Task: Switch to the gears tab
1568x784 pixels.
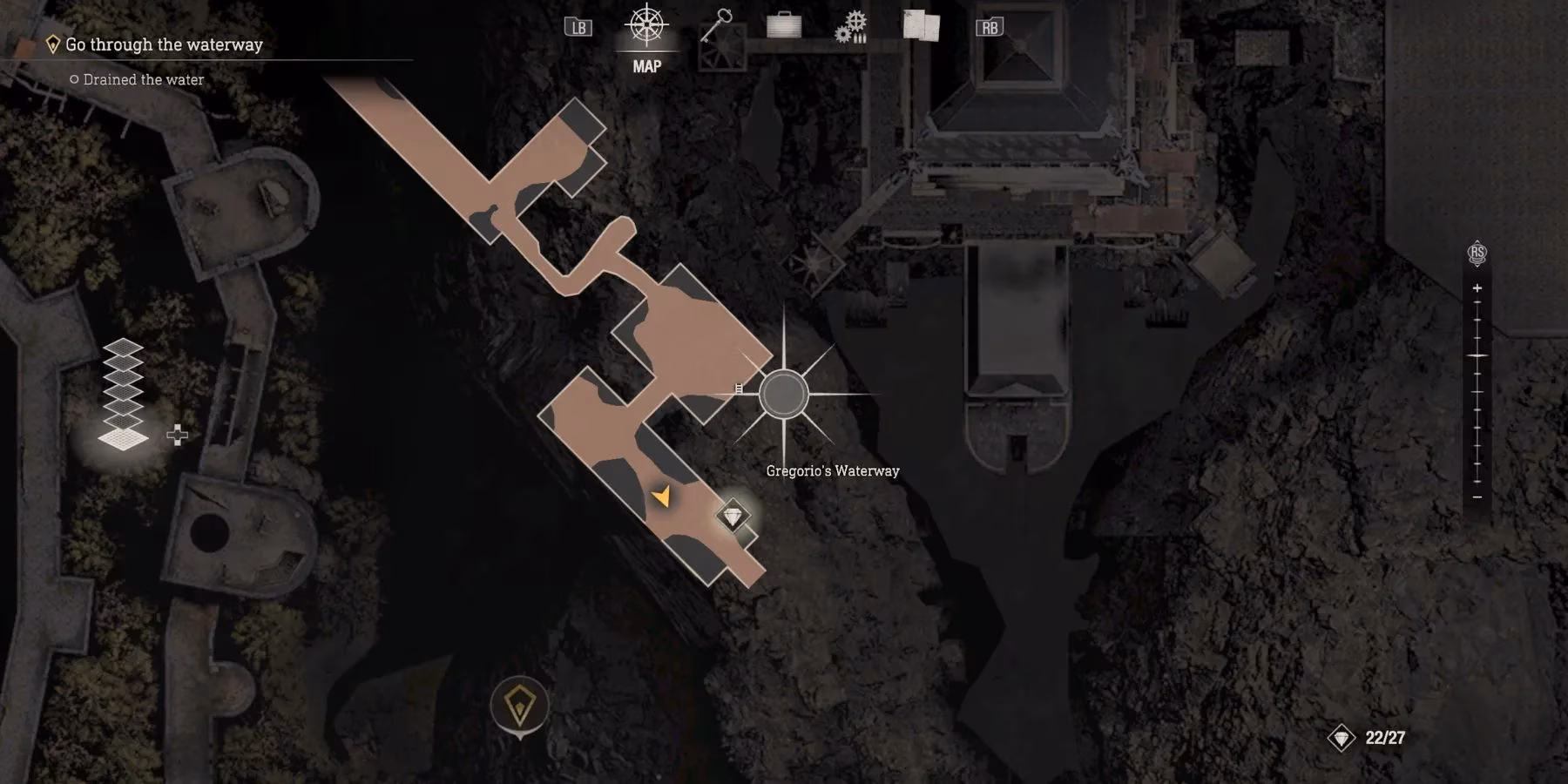Action: pos(851,27)
